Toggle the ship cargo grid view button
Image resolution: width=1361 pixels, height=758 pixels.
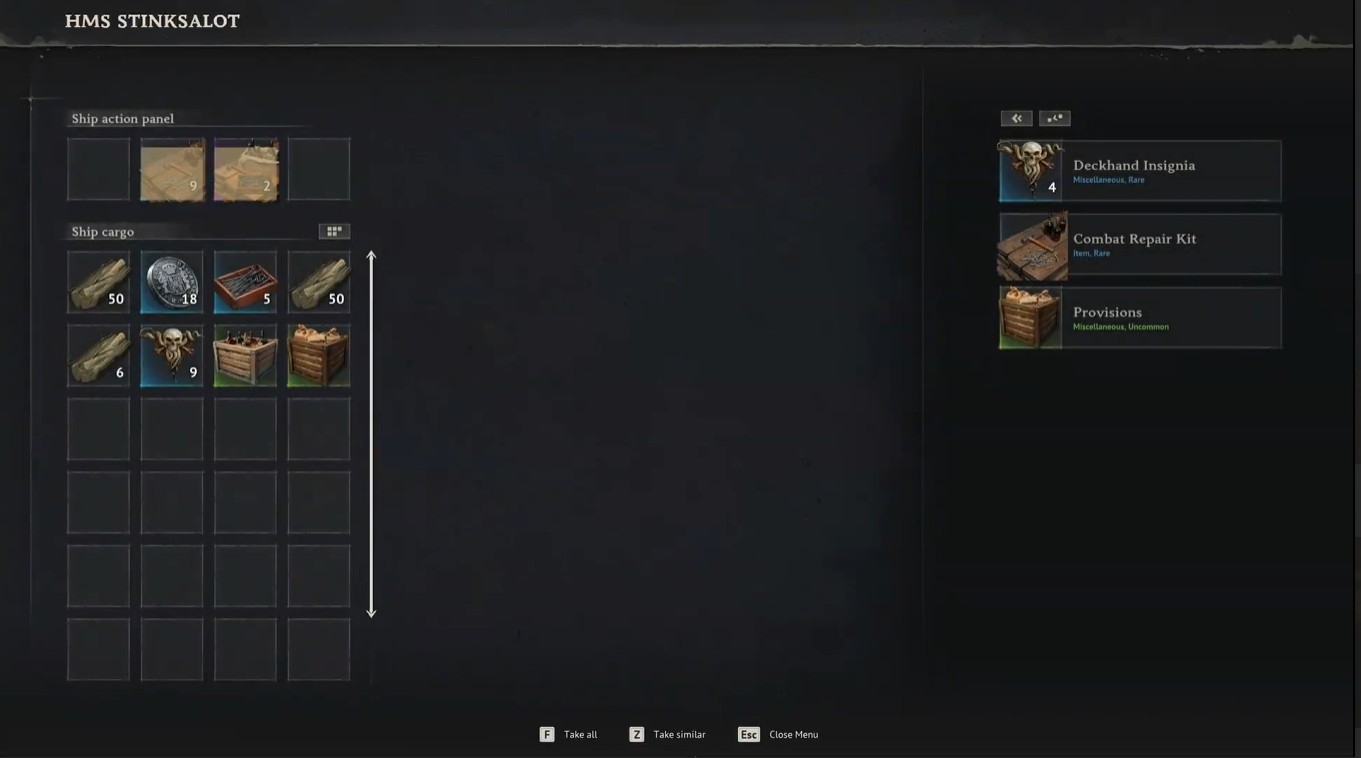tap(334, 231)
